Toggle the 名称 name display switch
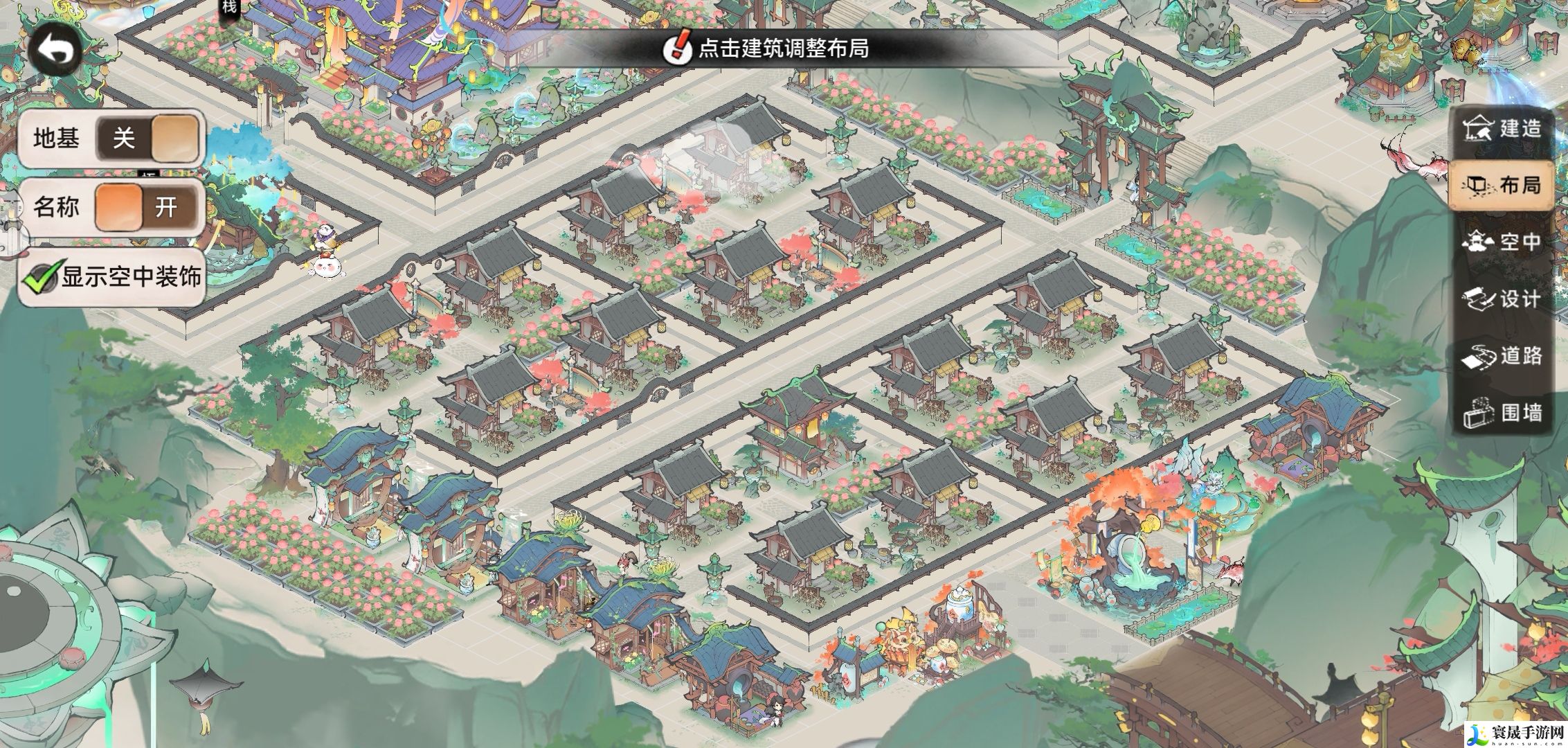This screenshot has width=1568, height=748. (x=147, y=207)
